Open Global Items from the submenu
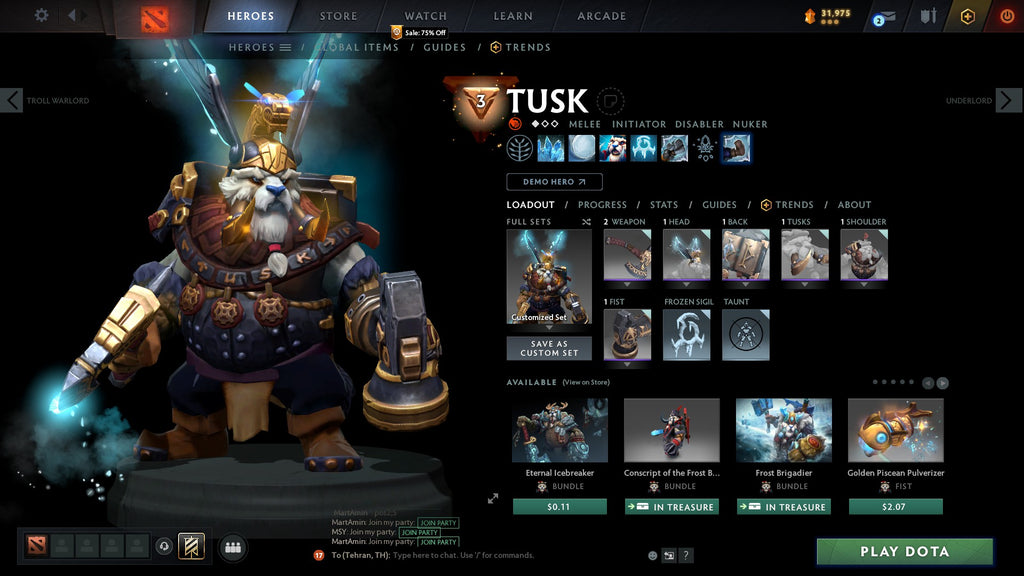The image size is (1024, 576). tap(360, 47)
